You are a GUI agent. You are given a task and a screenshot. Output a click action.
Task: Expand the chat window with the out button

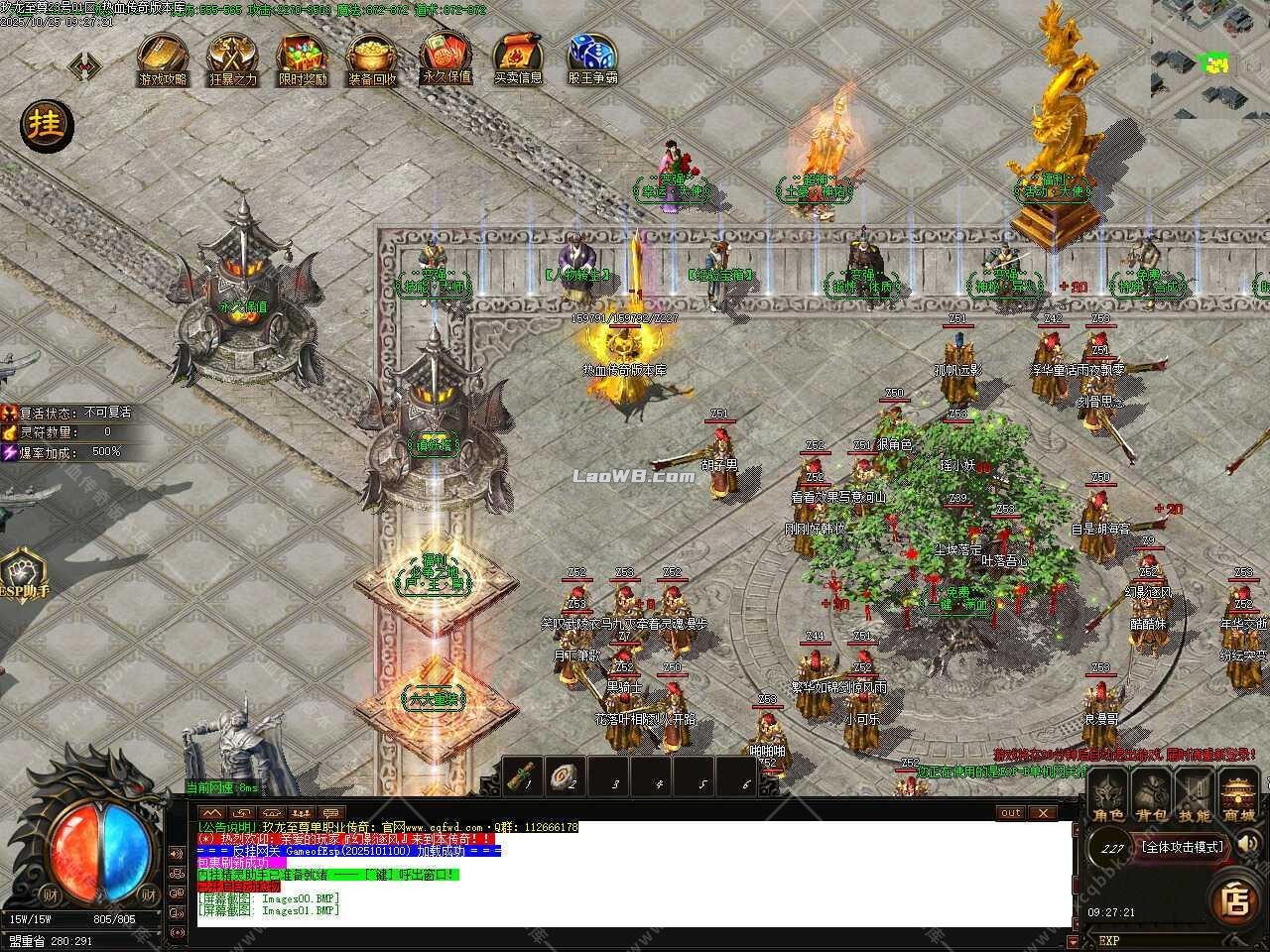tap(1009, 812)
